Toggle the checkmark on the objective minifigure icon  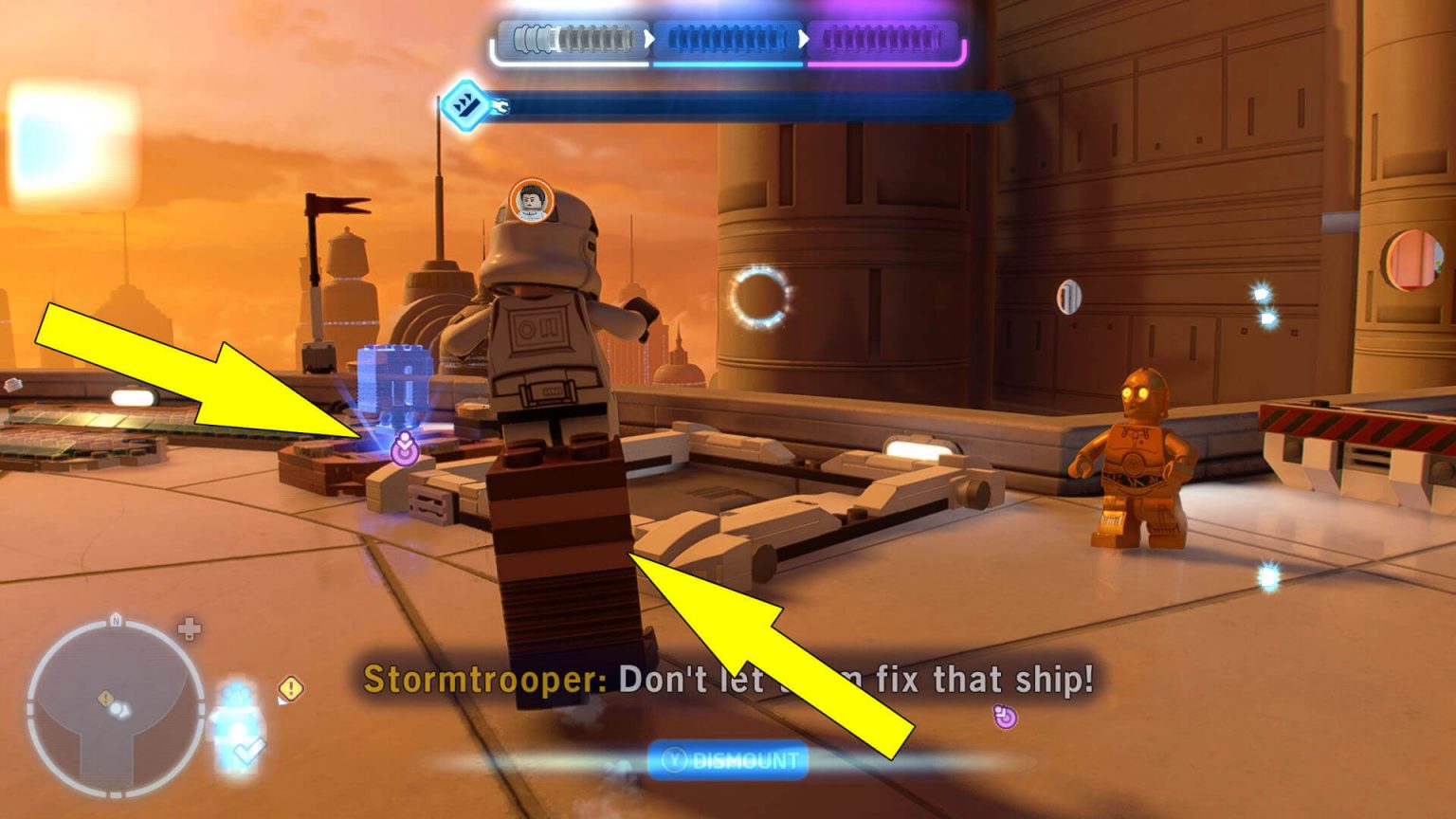[248, 749]
